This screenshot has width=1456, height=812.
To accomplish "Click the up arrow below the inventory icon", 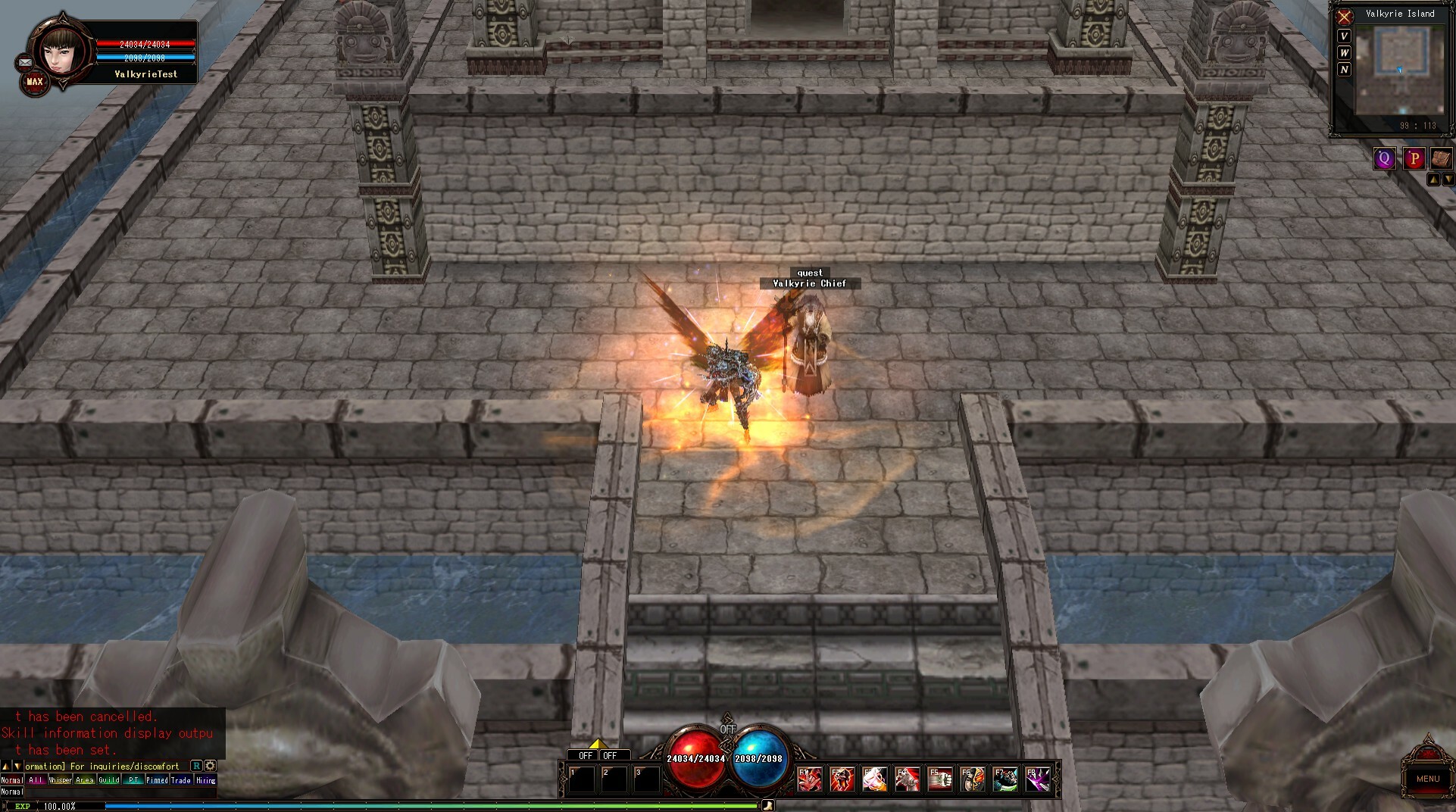I will [1435, 178].
